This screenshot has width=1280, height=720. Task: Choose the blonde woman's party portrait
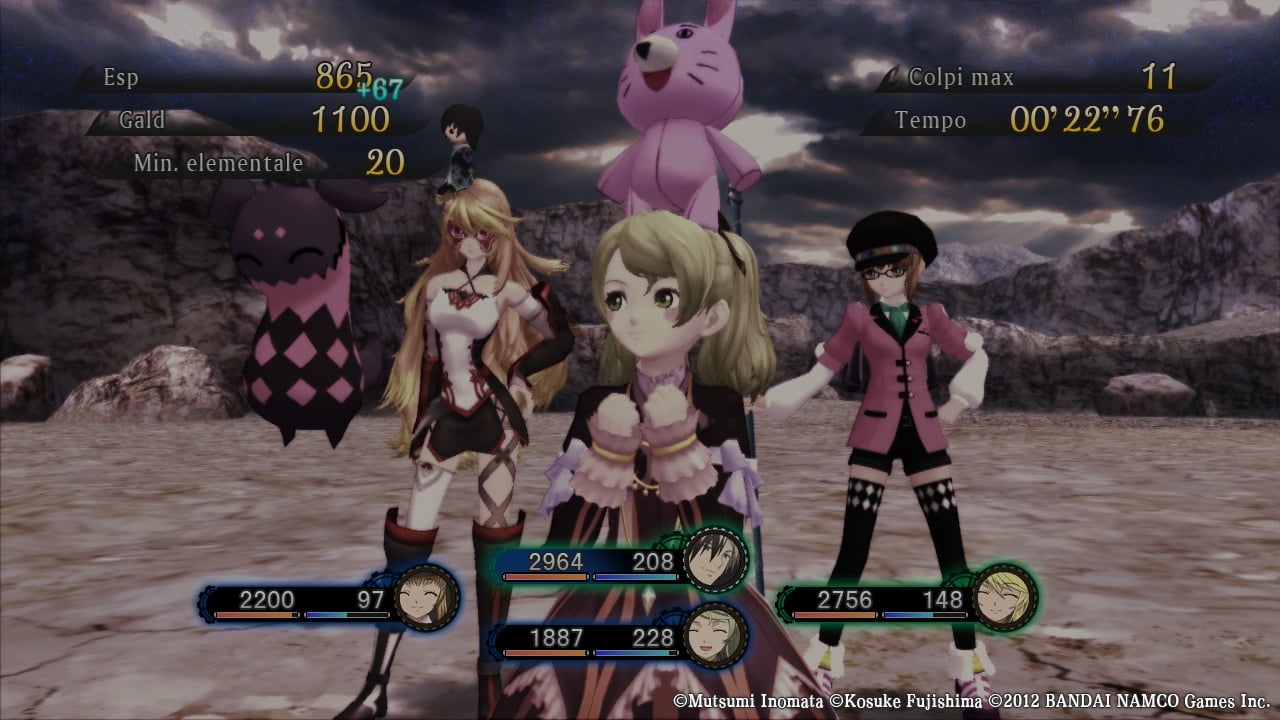[x=1004, y=598]
